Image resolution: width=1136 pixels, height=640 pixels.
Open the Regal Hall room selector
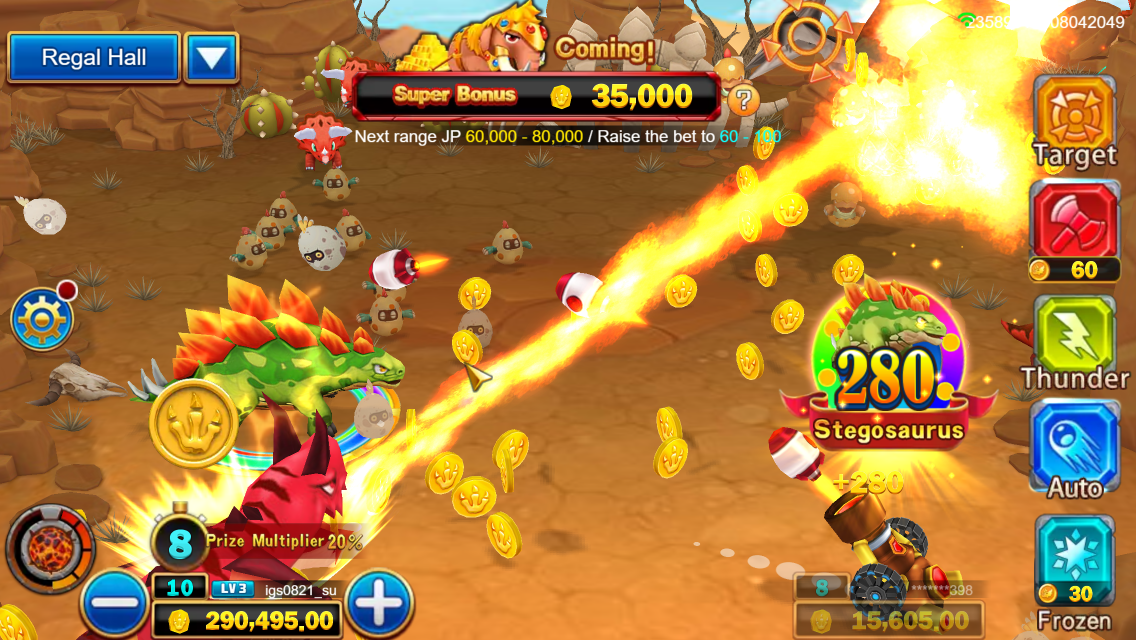coord(94,58)
